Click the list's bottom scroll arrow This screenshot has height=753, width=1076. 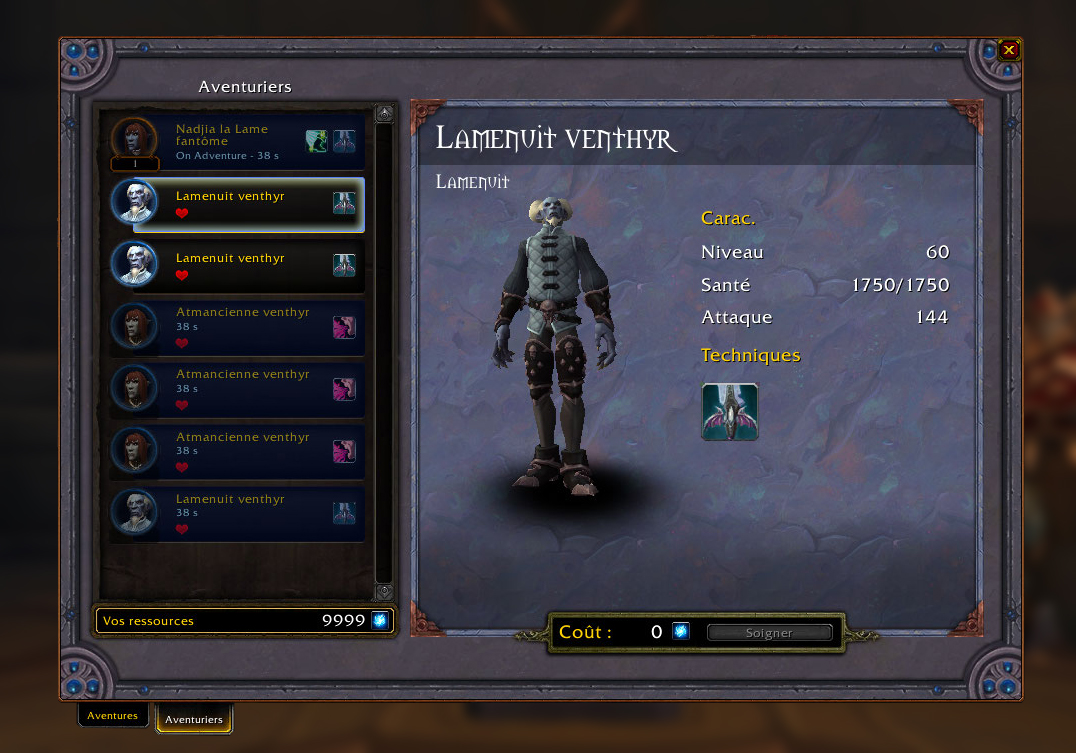coord(384,592)
